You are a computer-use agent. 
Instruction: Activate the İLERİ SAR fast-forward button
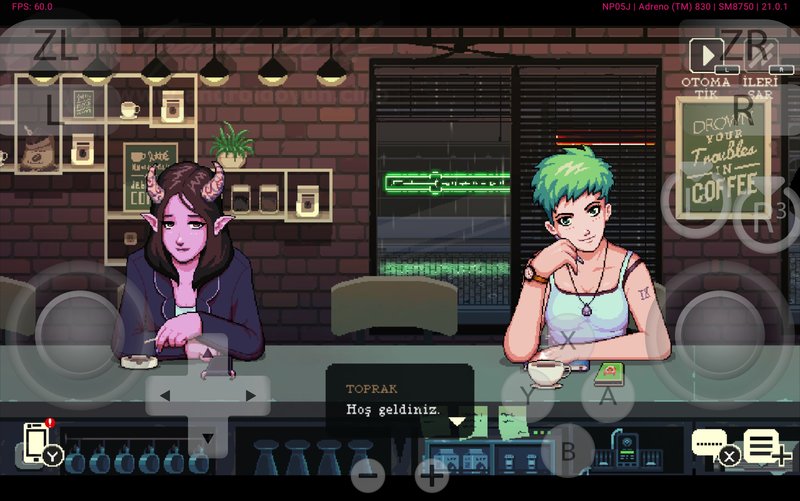pos(755,56)
